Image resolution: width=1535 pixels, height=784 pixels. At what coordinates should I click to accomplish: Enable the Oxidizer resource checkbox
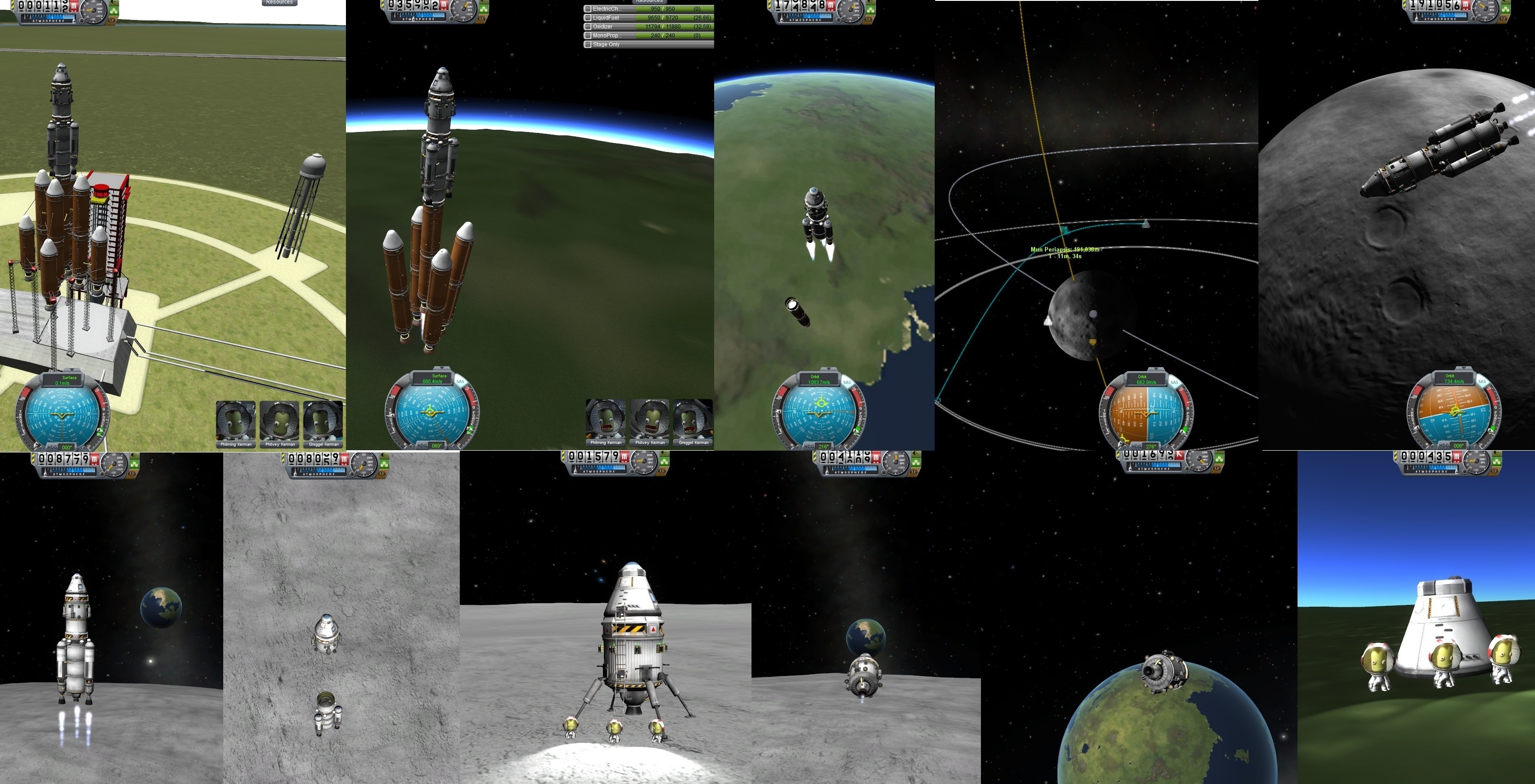click(x=588, y=27)
